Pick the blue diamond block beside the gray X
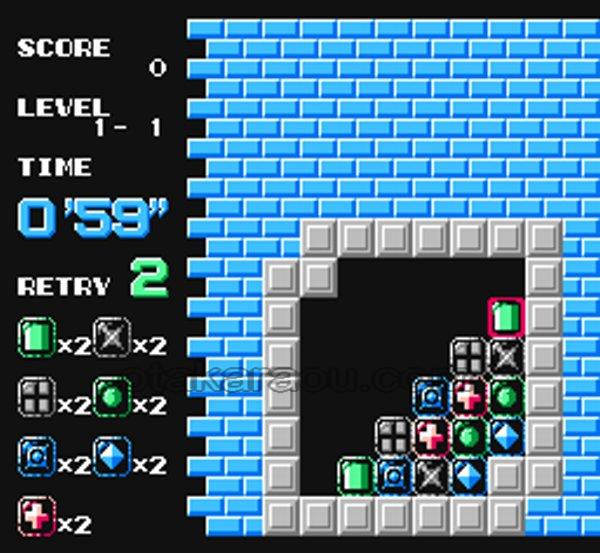600x553 pixels. pos(468,475)
